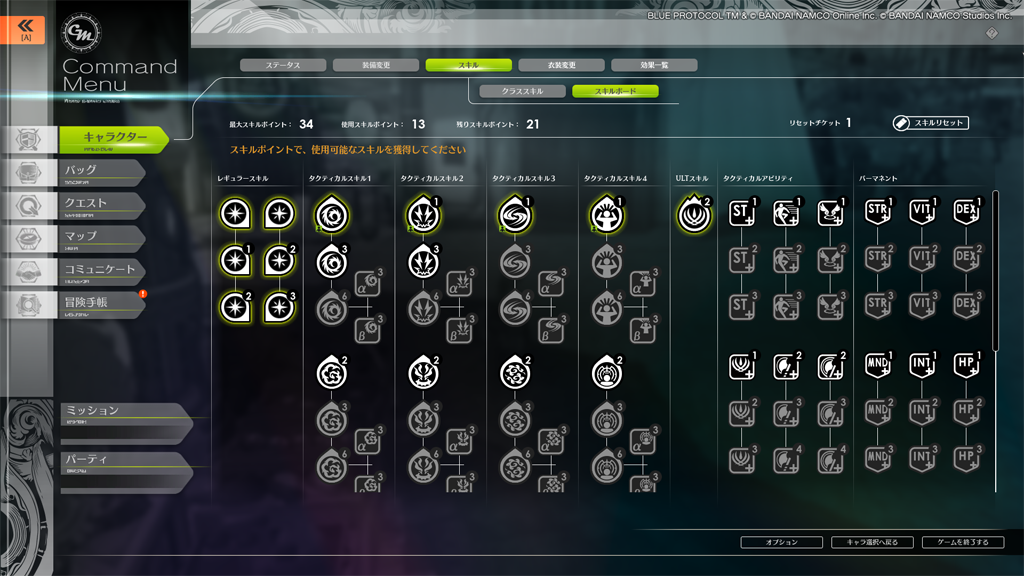1024x576 pixels.
Task: Click the スキルリセット button
Action: (x=931, y=123)
